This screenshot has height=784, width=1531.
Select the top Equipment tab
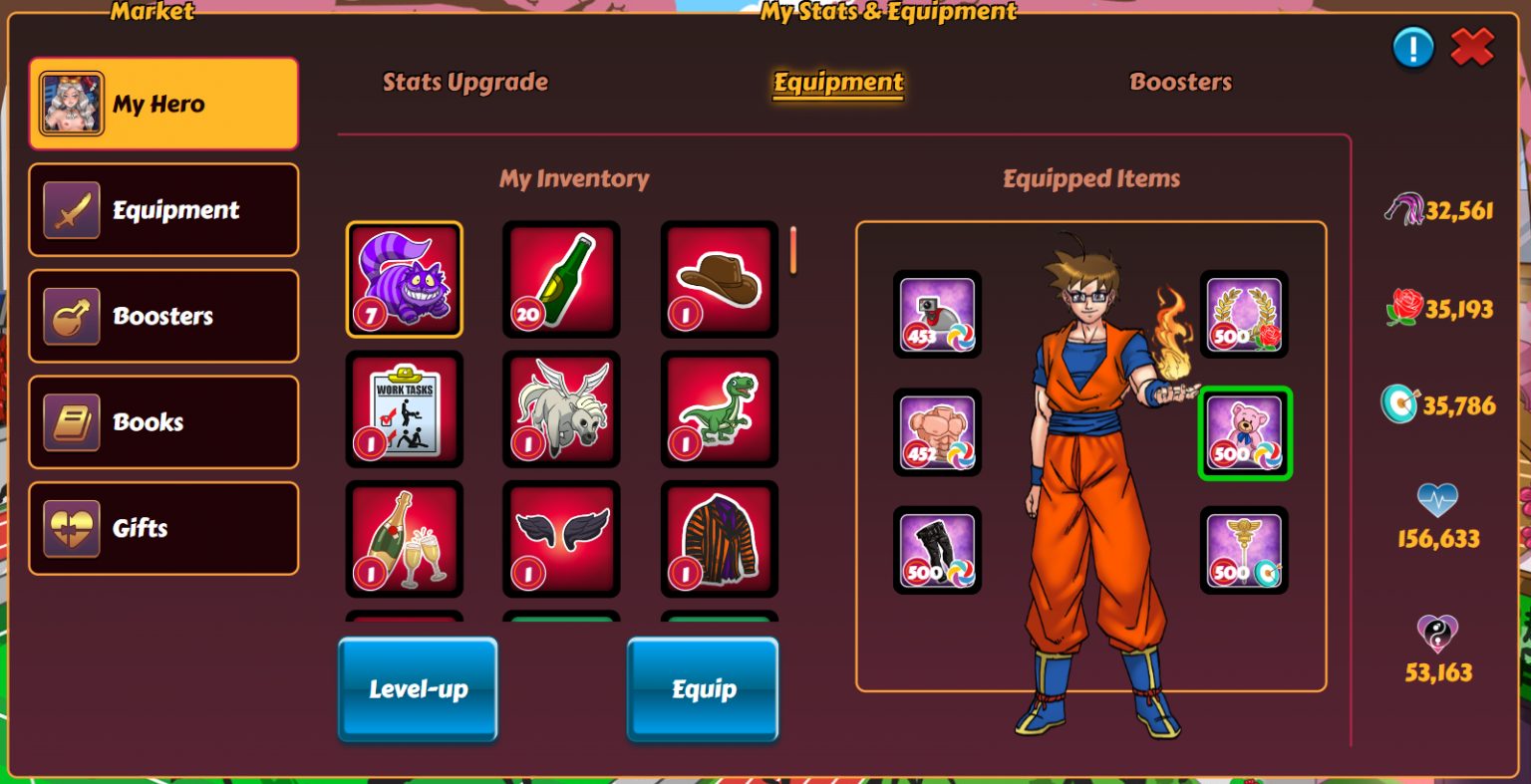click(838, 83)
